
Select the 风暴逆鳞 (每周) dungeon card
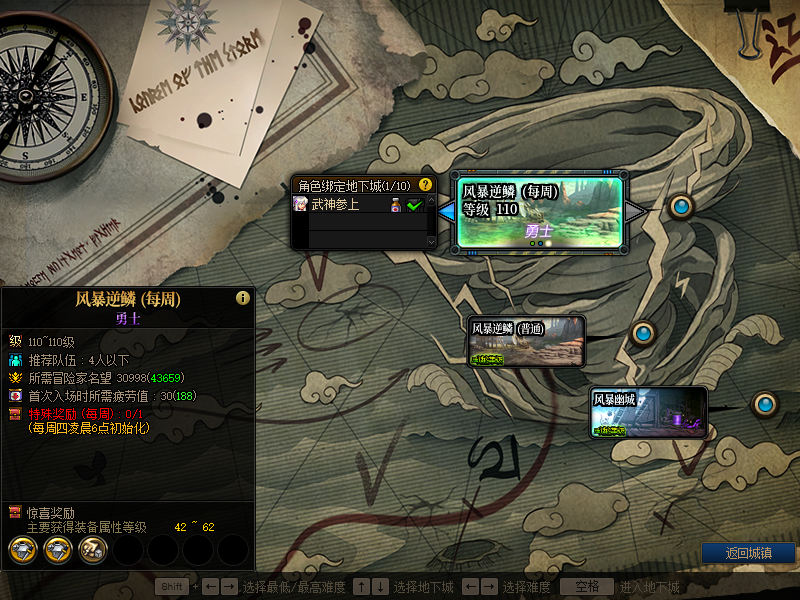pyautogui.click(x=541, y=212)
